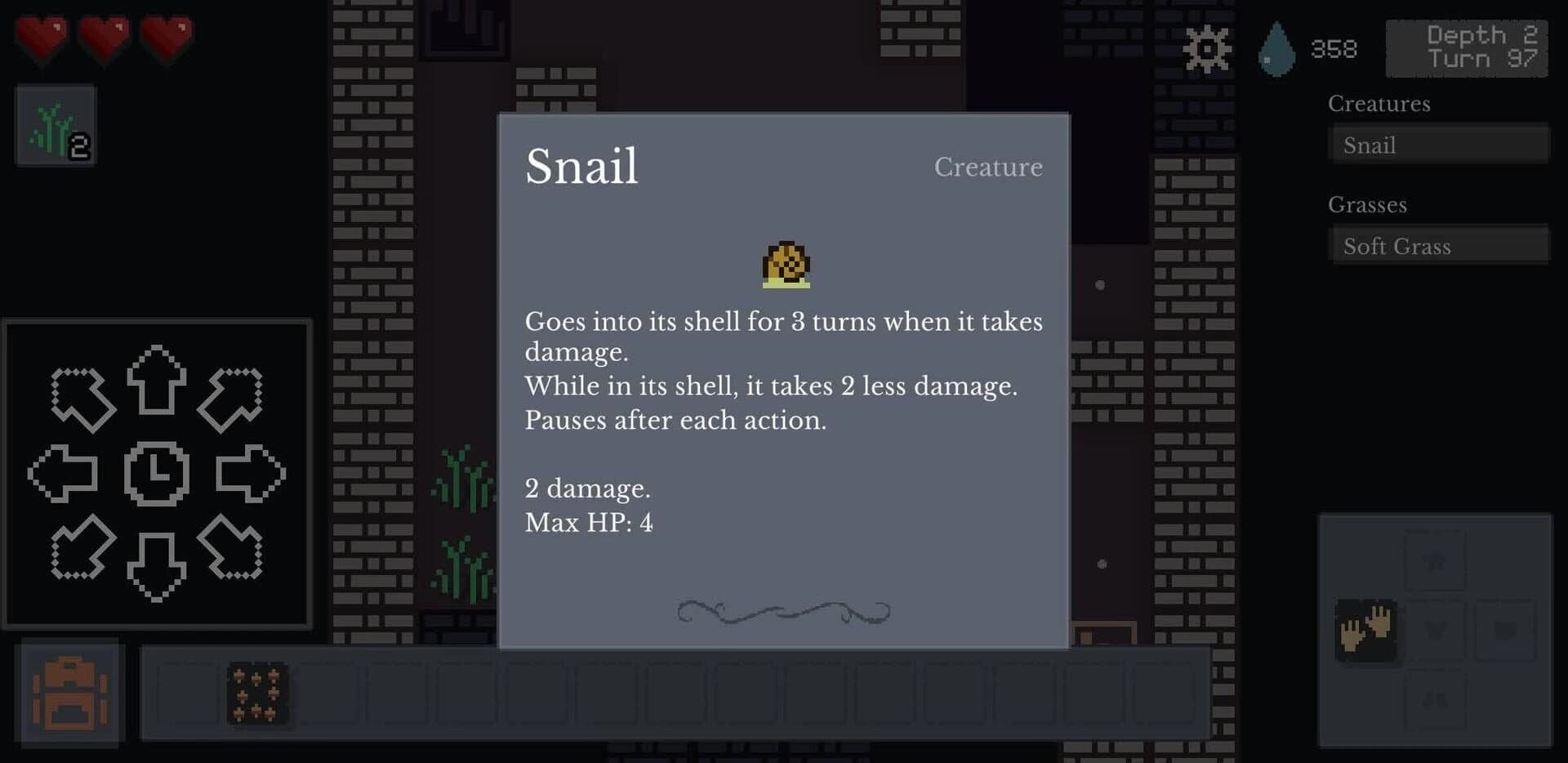Select the Soft Grass entry under Grasses
Screen dimensions: 1568x763
click(x=1439, y=245)
